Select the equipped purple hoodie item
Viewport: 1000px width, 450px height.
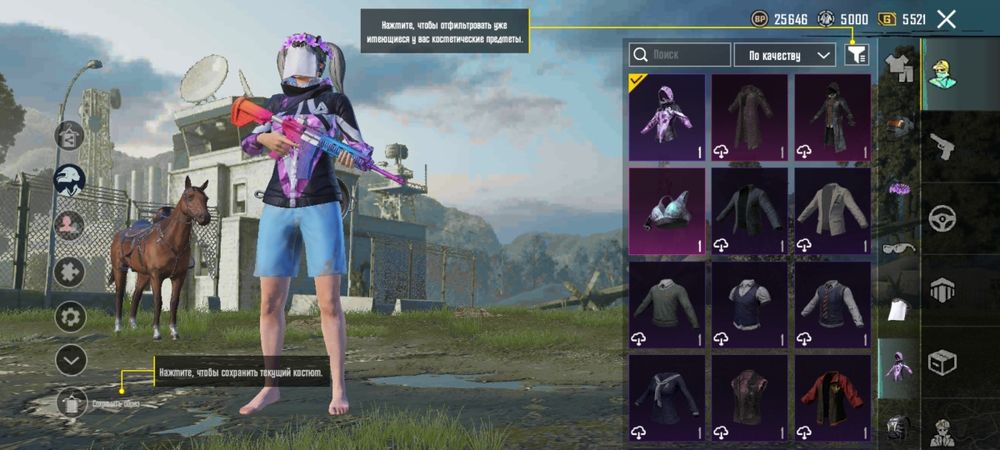click(x=666, y=117)
